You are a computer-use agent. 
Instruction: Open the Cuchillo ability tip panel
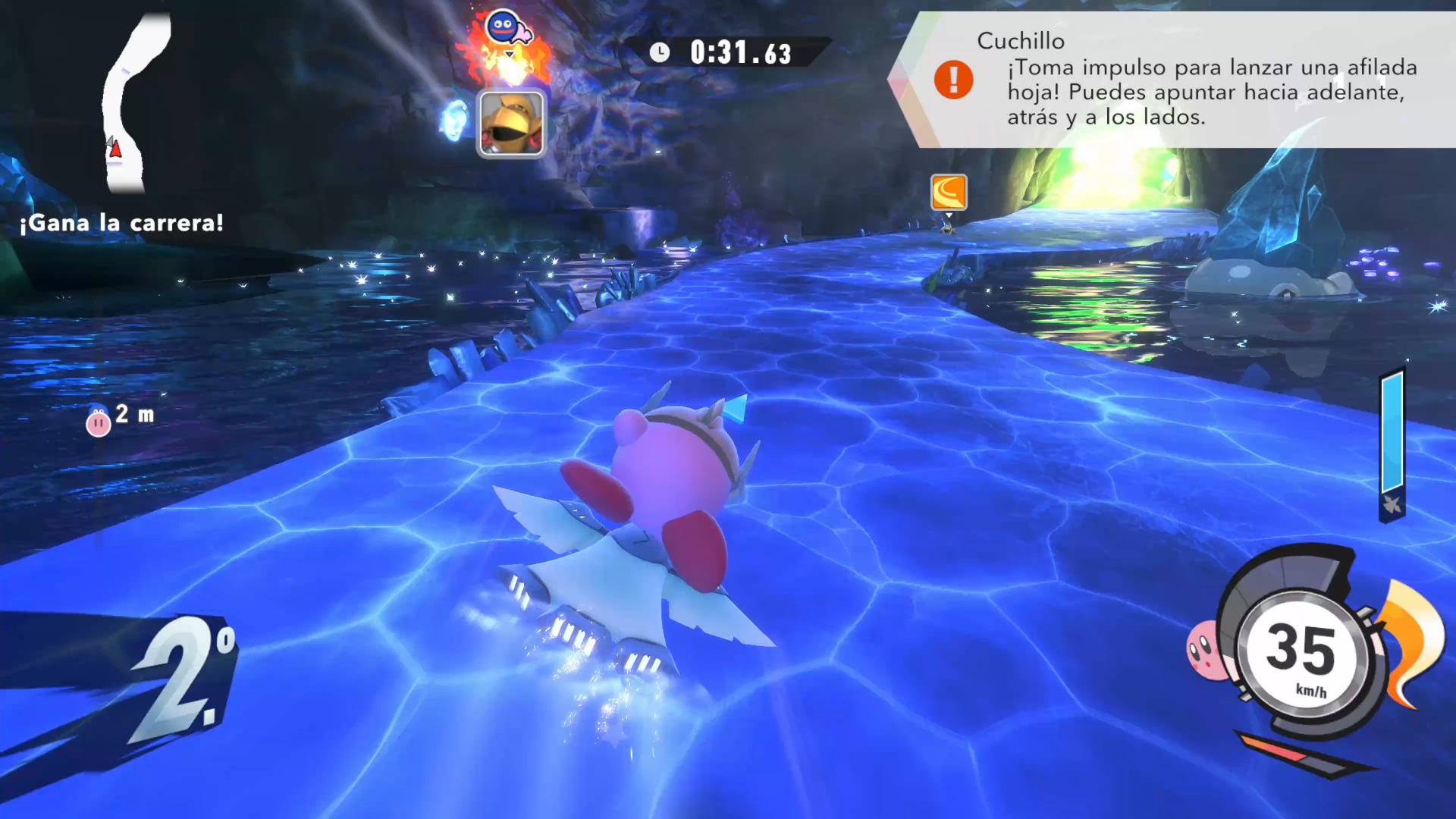pos(1183,80)
